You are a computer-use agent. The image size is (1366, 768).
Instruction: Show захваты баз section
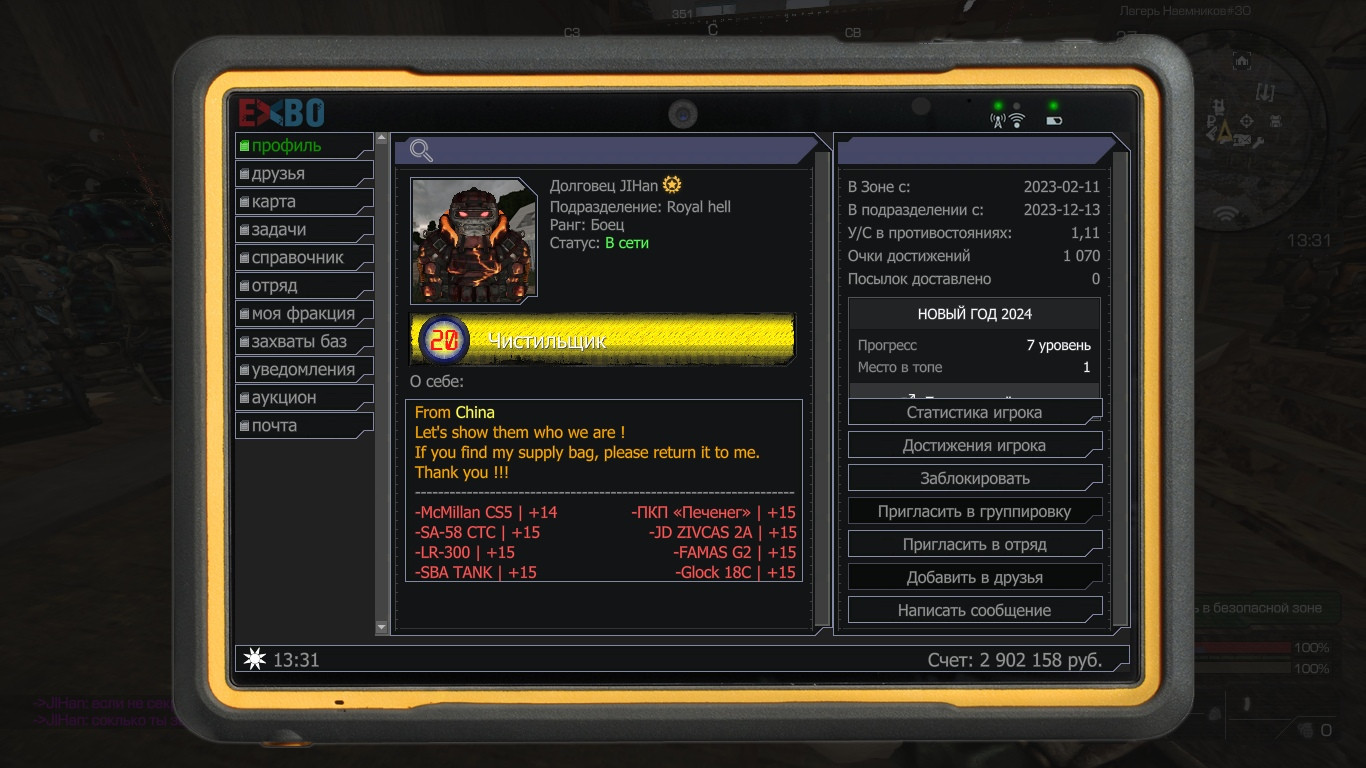pyautogui.click(x=303, y=342)
